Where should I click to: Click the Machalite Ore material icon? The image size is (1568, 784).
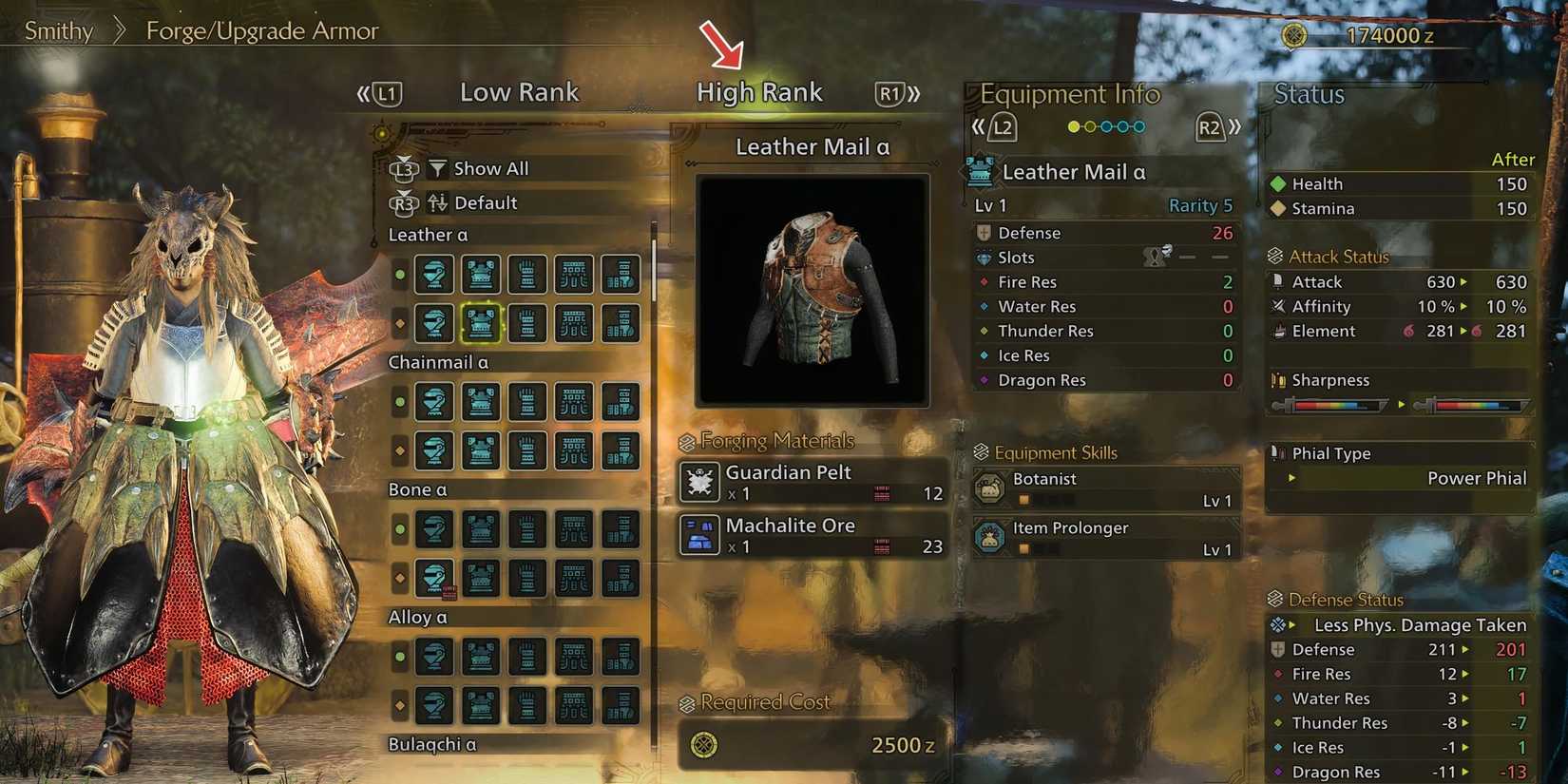click(x=698, y=536)
